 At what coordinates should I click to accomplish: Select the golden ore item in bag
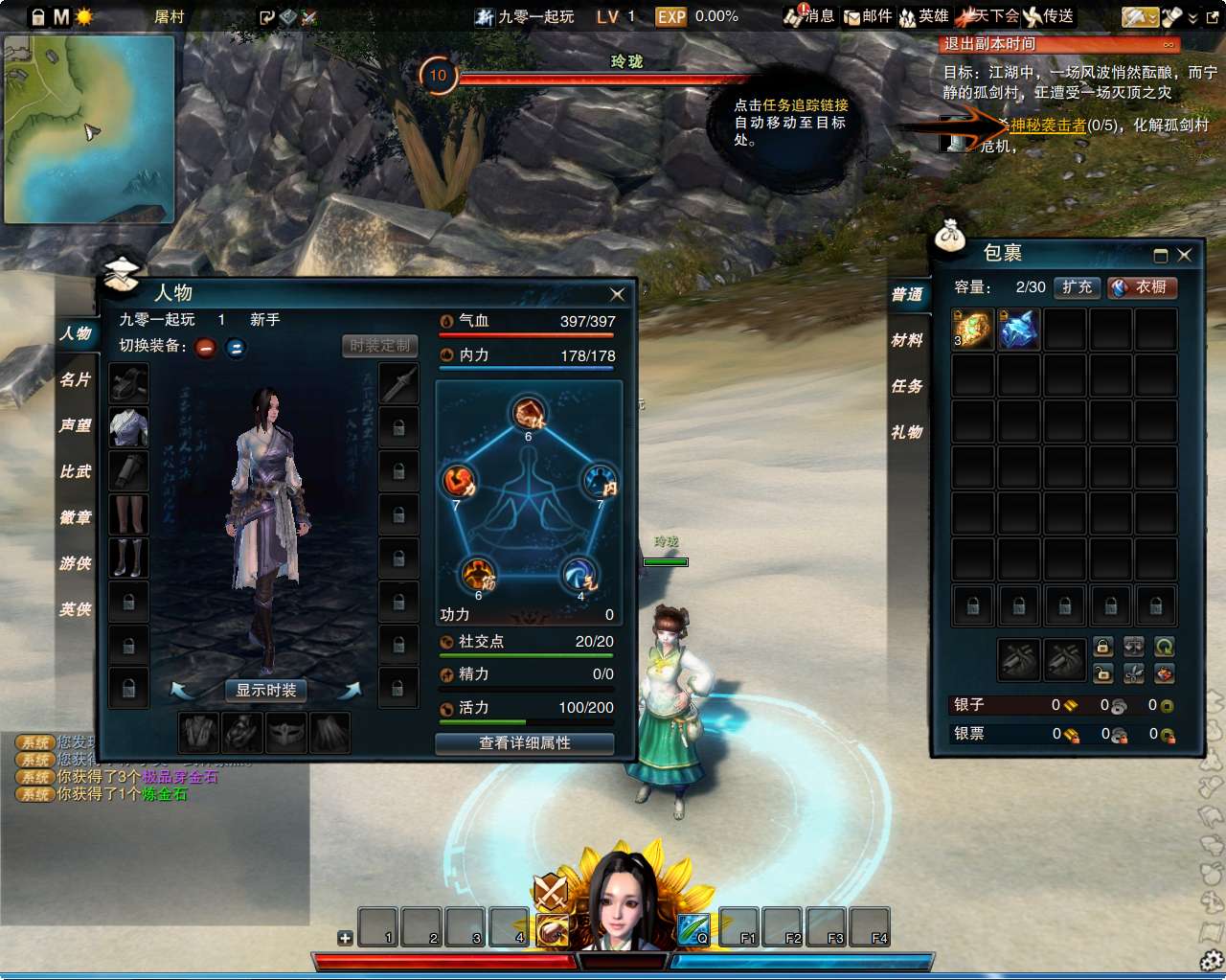972,330
